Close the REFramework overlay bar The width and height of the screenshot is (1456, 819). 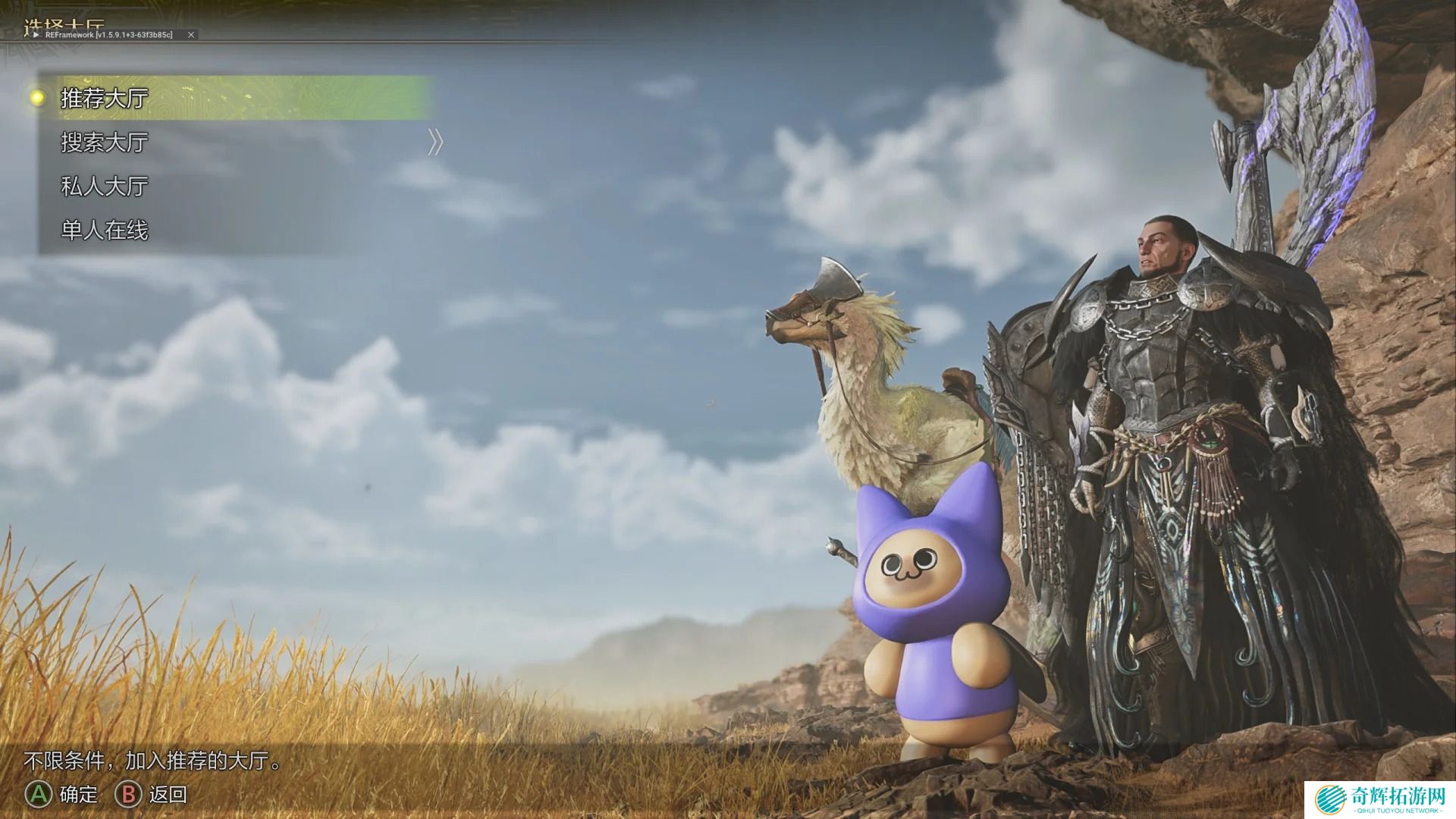click(191, 35)
